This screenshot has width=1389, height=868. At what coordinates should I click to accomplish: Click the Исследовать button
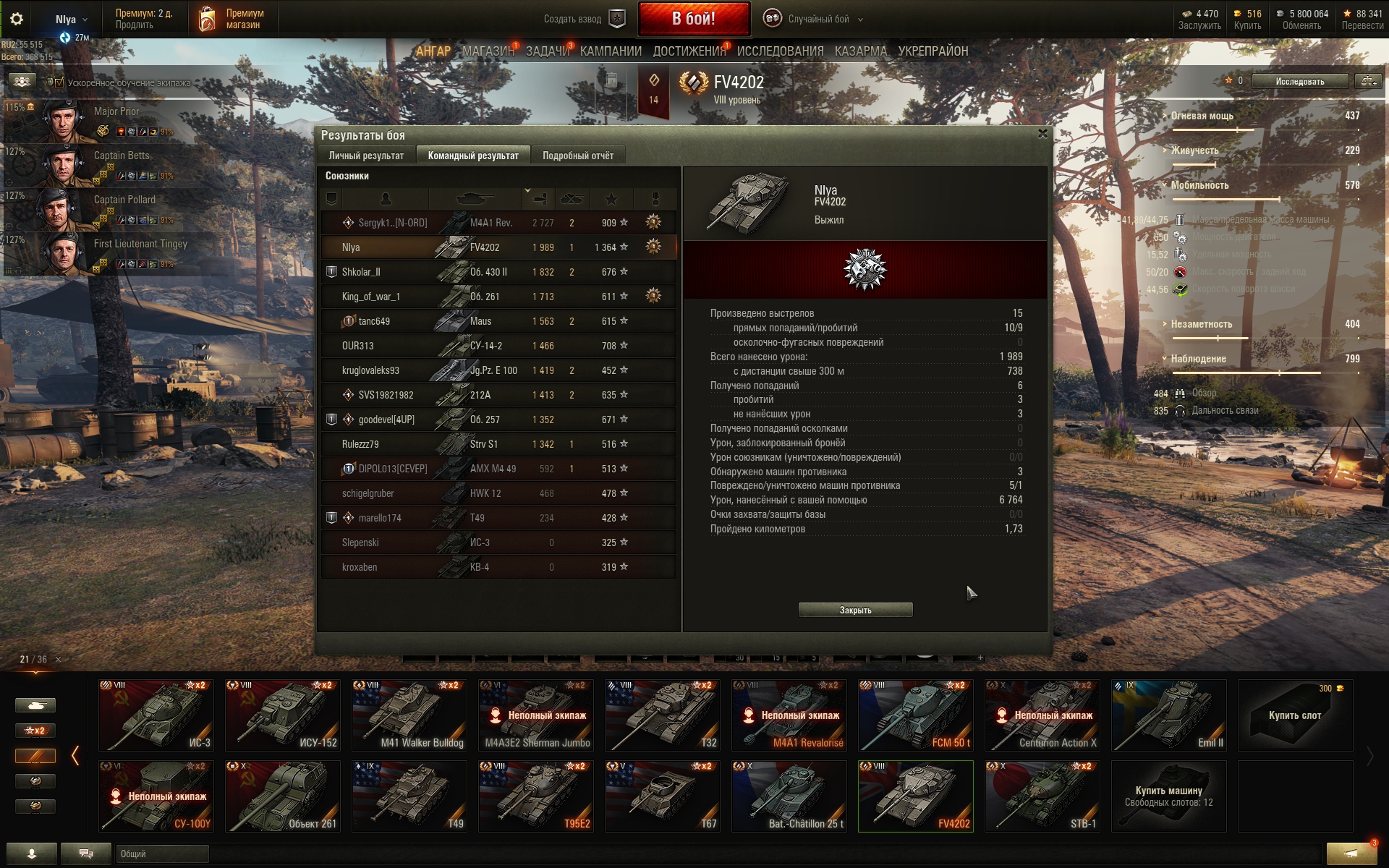click(1299, 81)
